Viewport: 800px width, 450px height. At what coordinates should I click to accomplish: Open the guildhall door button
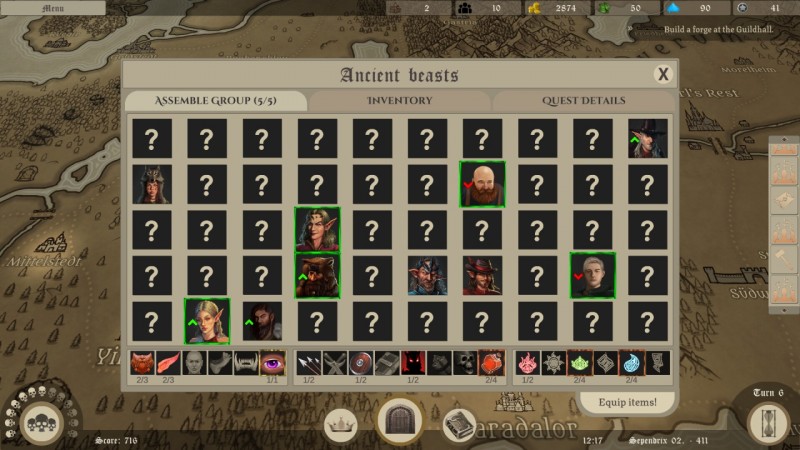click(x=401, y=422)
